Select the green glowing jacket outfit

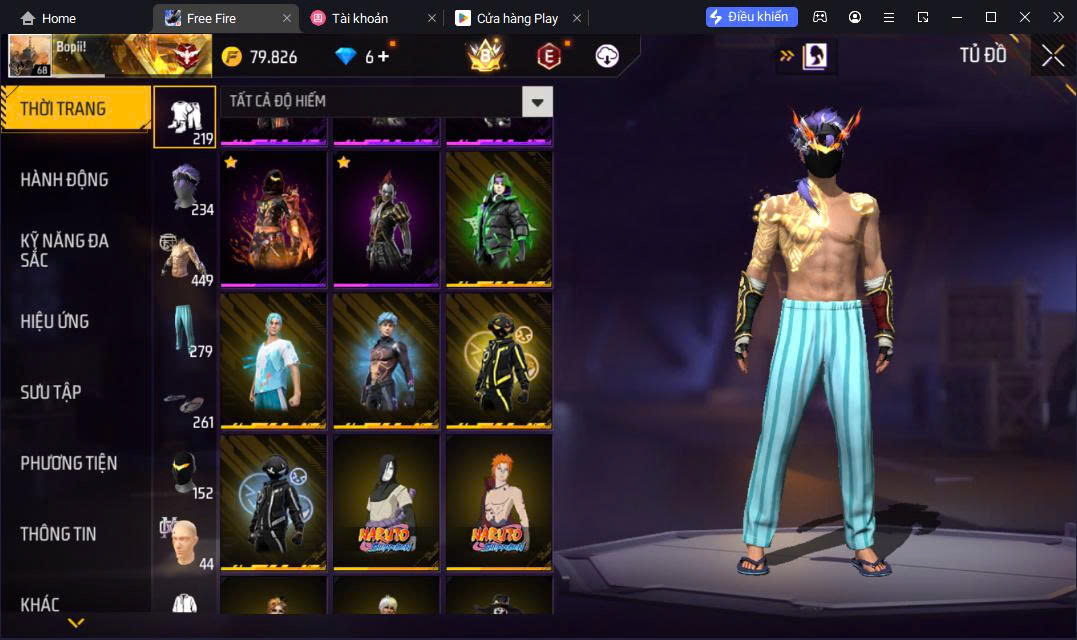pos(499,218)
